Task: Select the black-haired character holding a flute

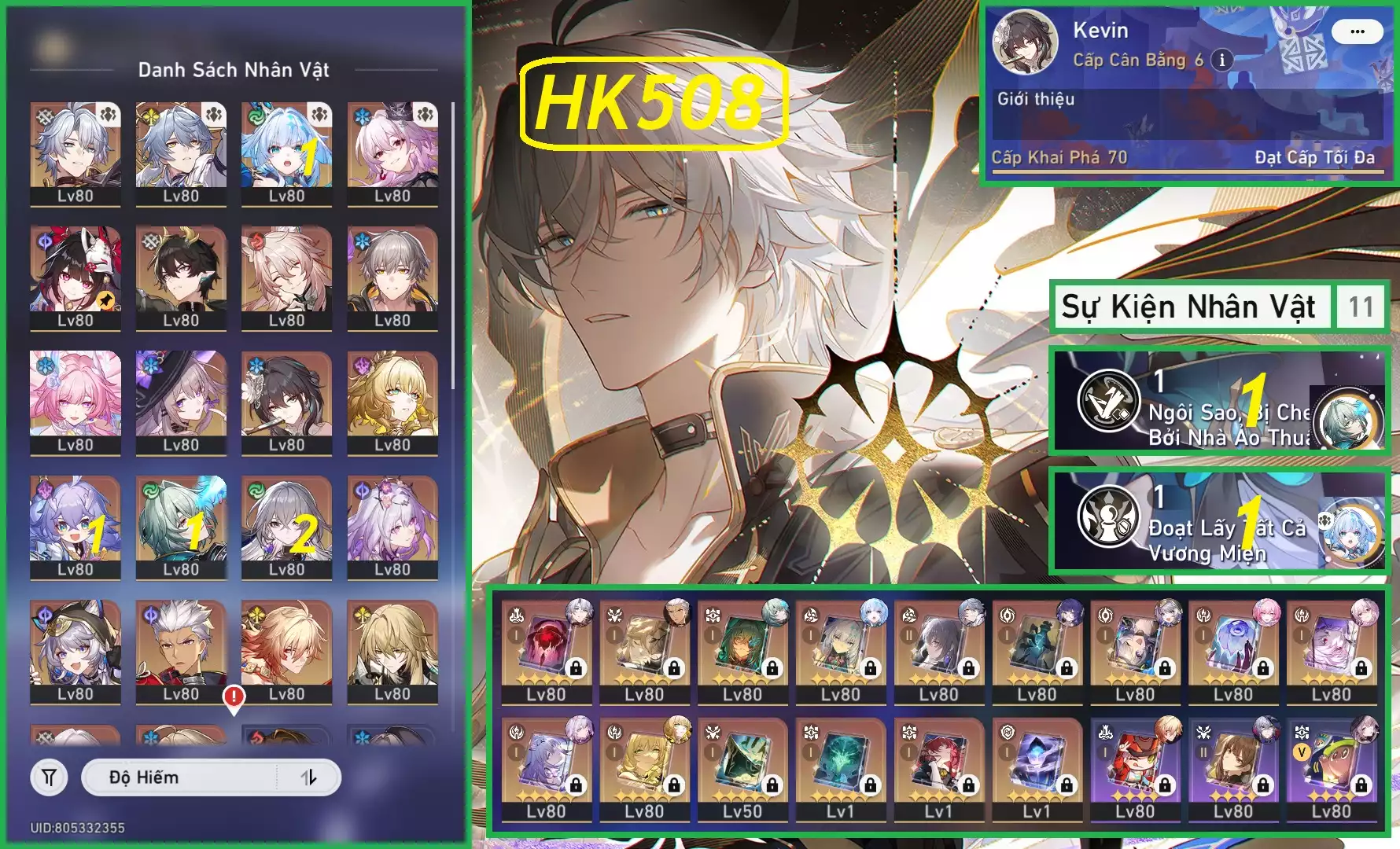Action: tap(286, 402)
